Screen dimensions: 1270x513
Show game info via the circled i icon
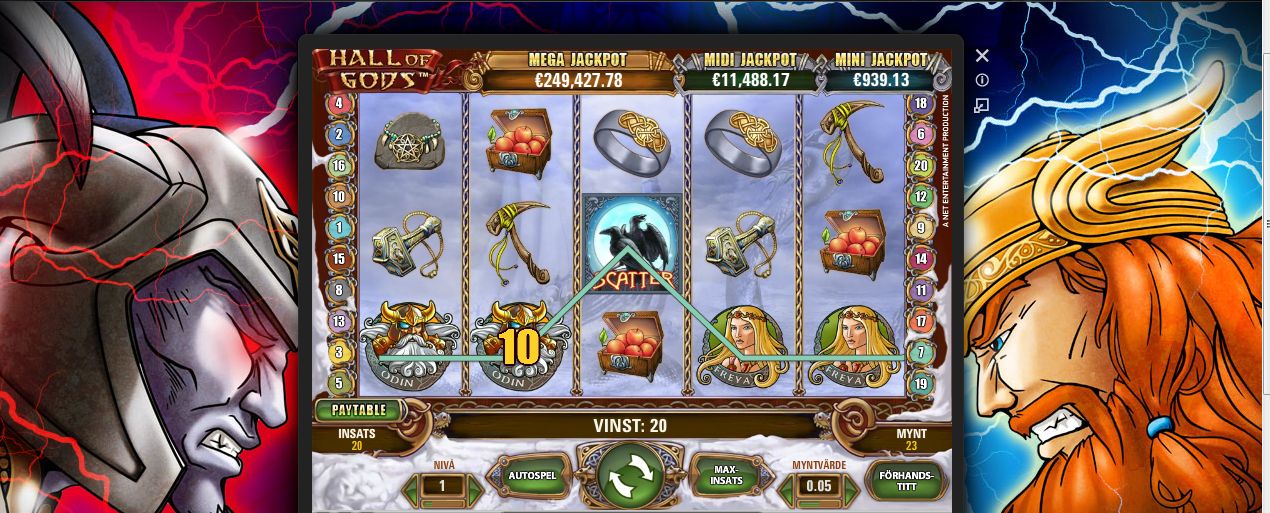pos(982,80)
